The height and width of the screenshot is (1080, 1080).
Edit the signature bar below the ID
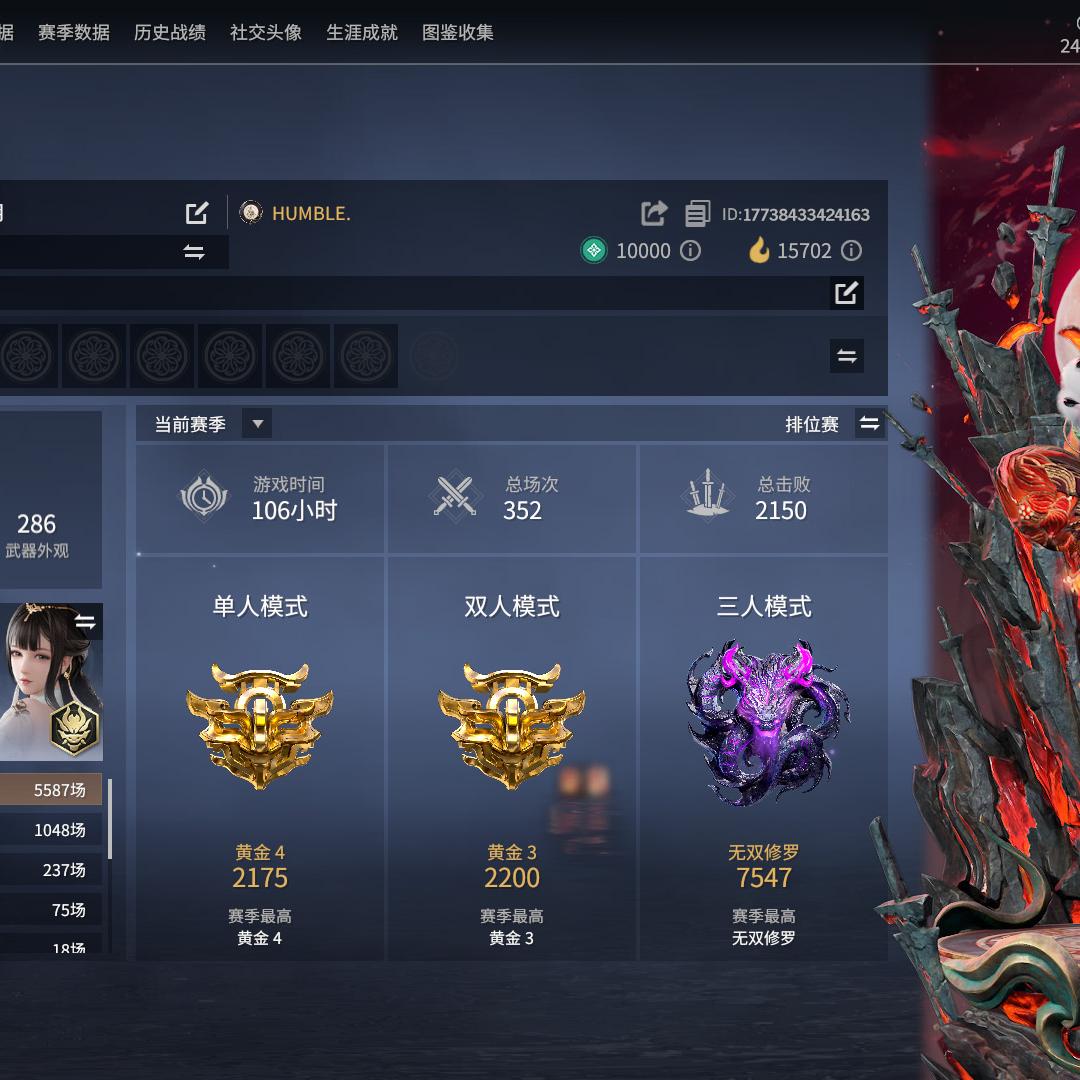pos(846,293)
